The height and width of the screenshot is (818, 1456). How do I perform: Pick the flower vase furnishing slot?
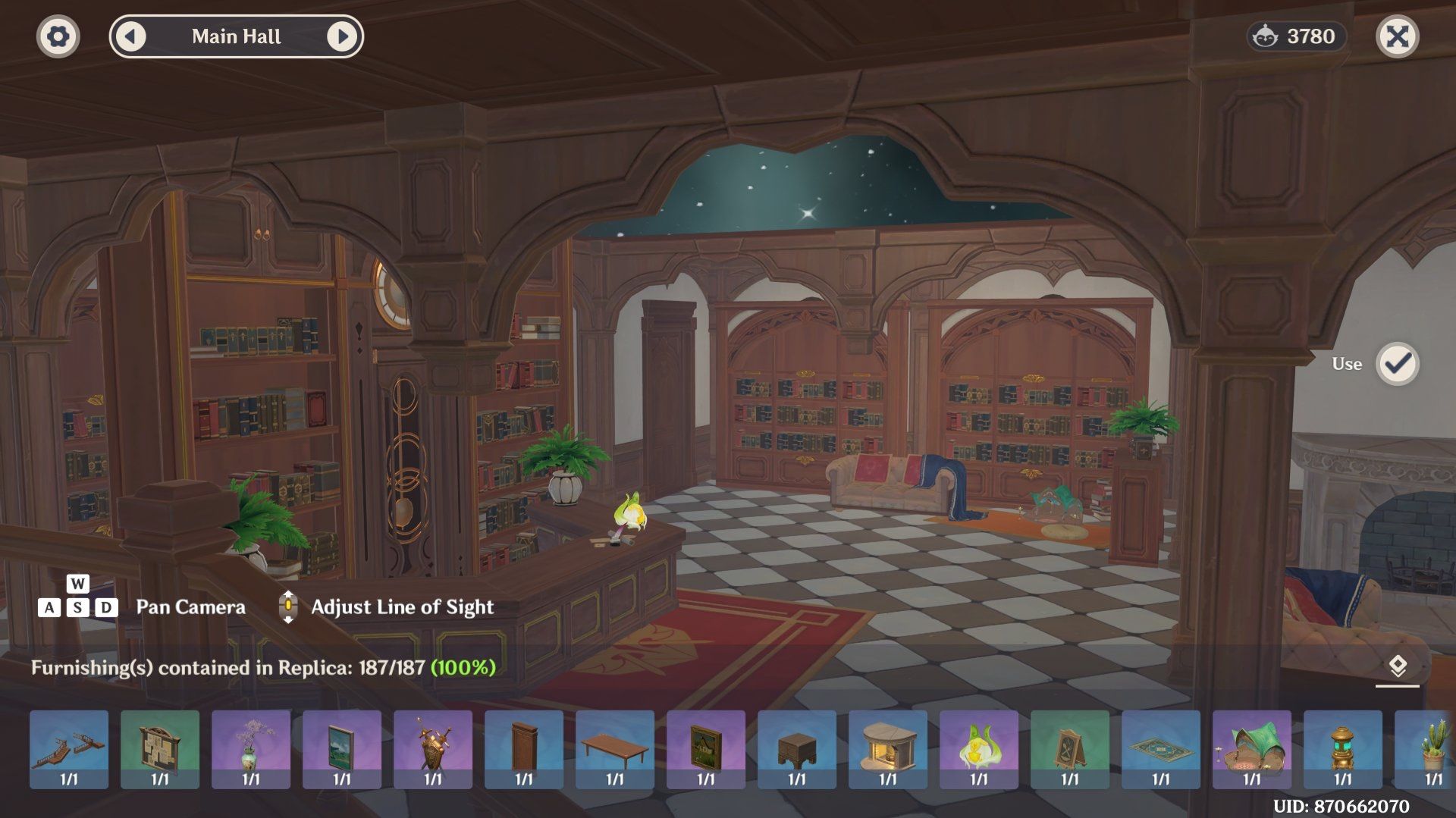tap(251, 749)
